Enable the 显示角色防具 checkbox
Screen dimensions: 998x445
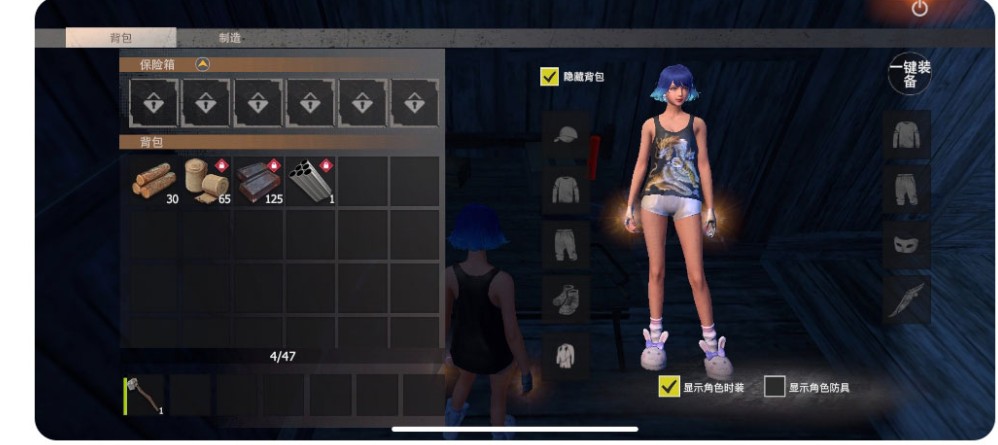(774, 386)
